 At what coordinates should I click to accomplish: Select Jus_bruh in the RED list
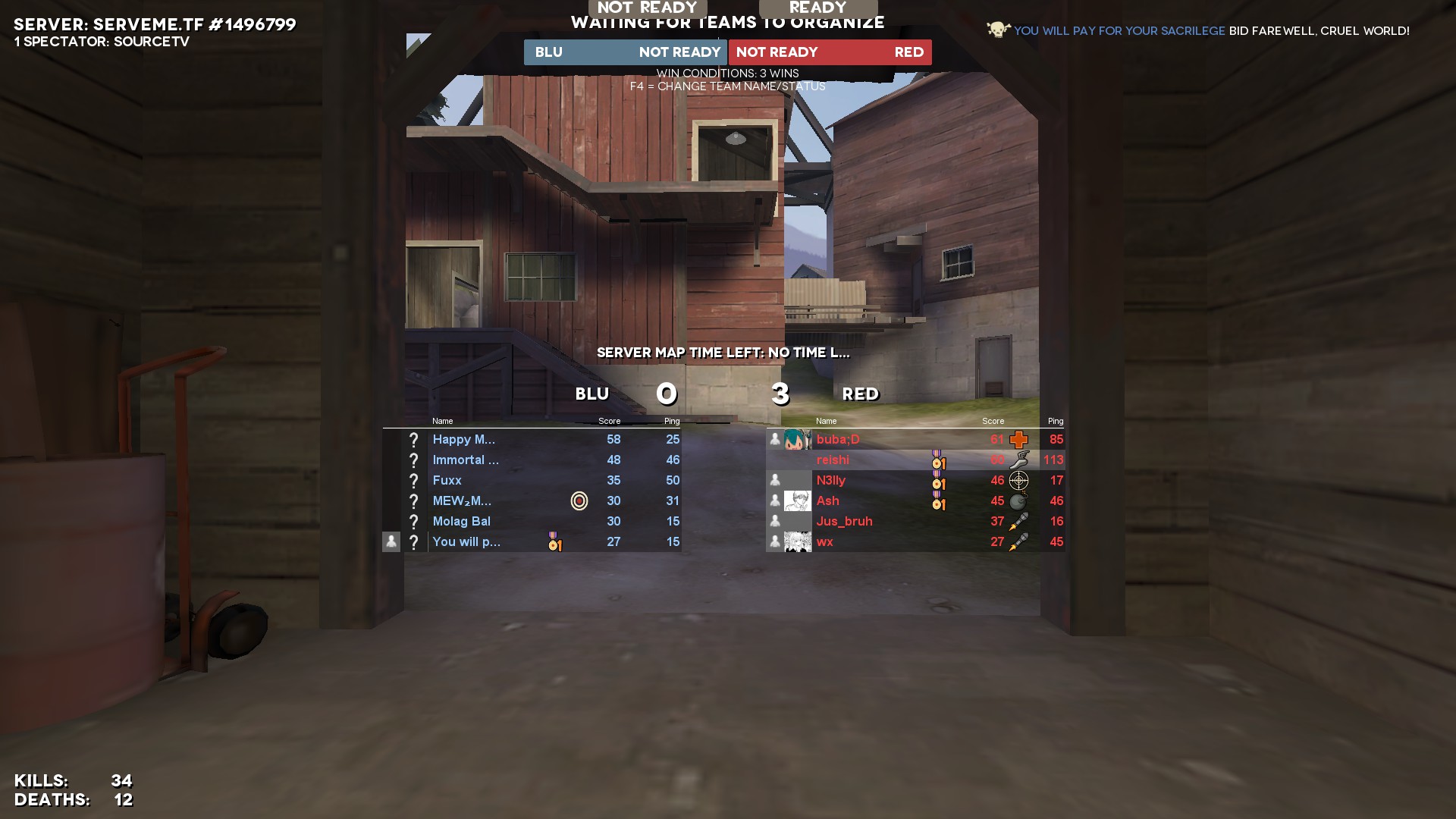pos(844,522)
